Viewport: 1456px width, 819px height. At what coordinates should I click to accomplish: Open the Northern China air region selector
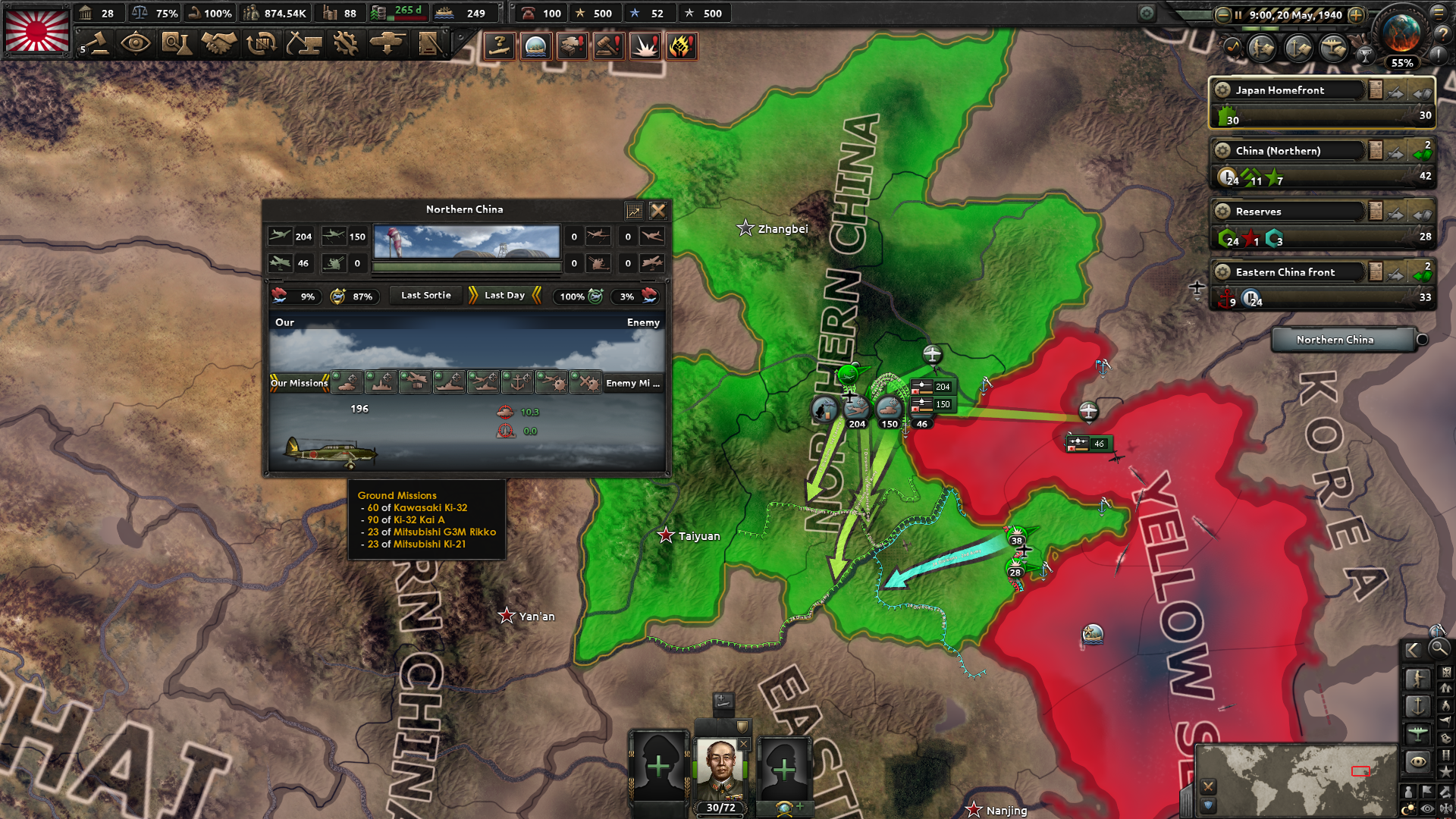(1341, 340)
